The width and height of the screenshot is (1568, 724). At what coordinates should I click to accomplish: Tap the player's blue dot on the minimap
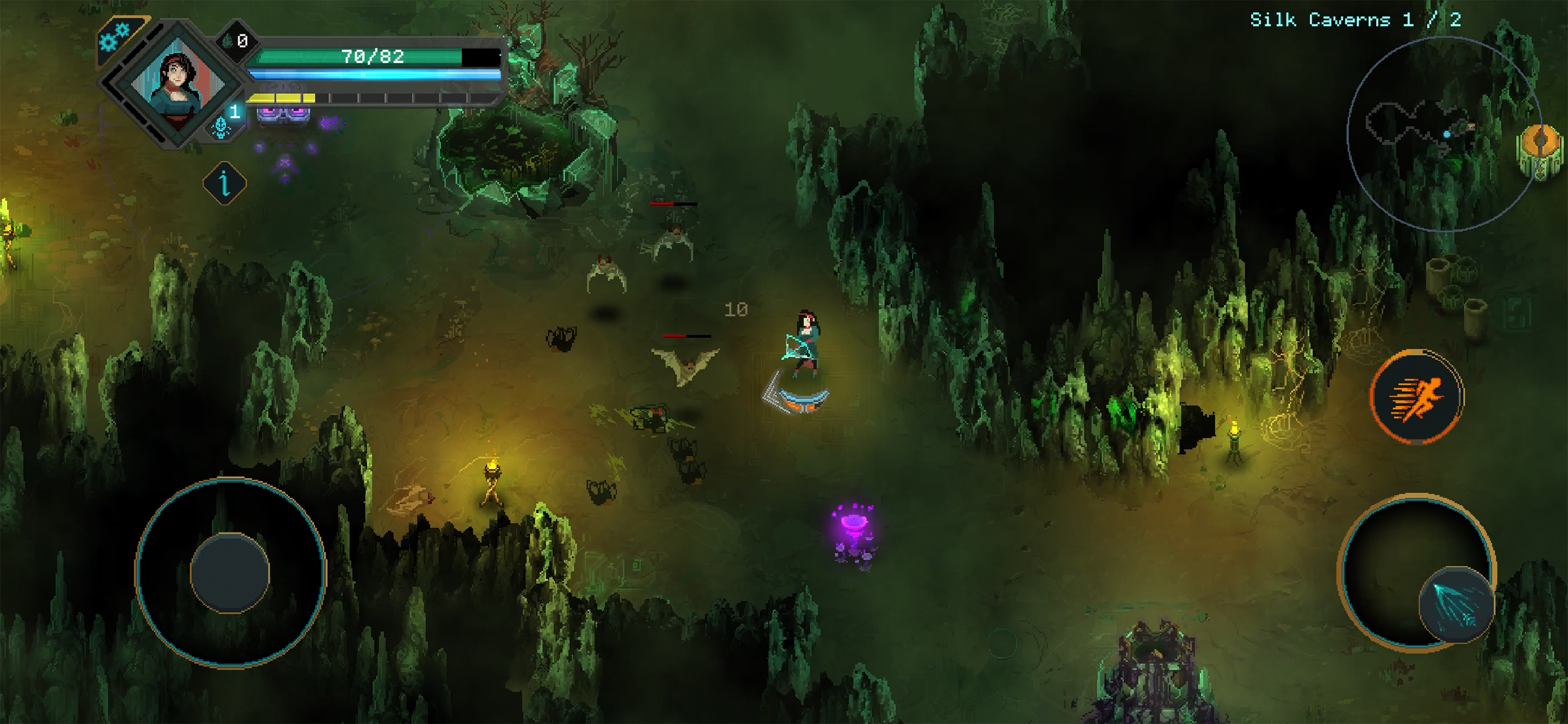(1447, 133)
